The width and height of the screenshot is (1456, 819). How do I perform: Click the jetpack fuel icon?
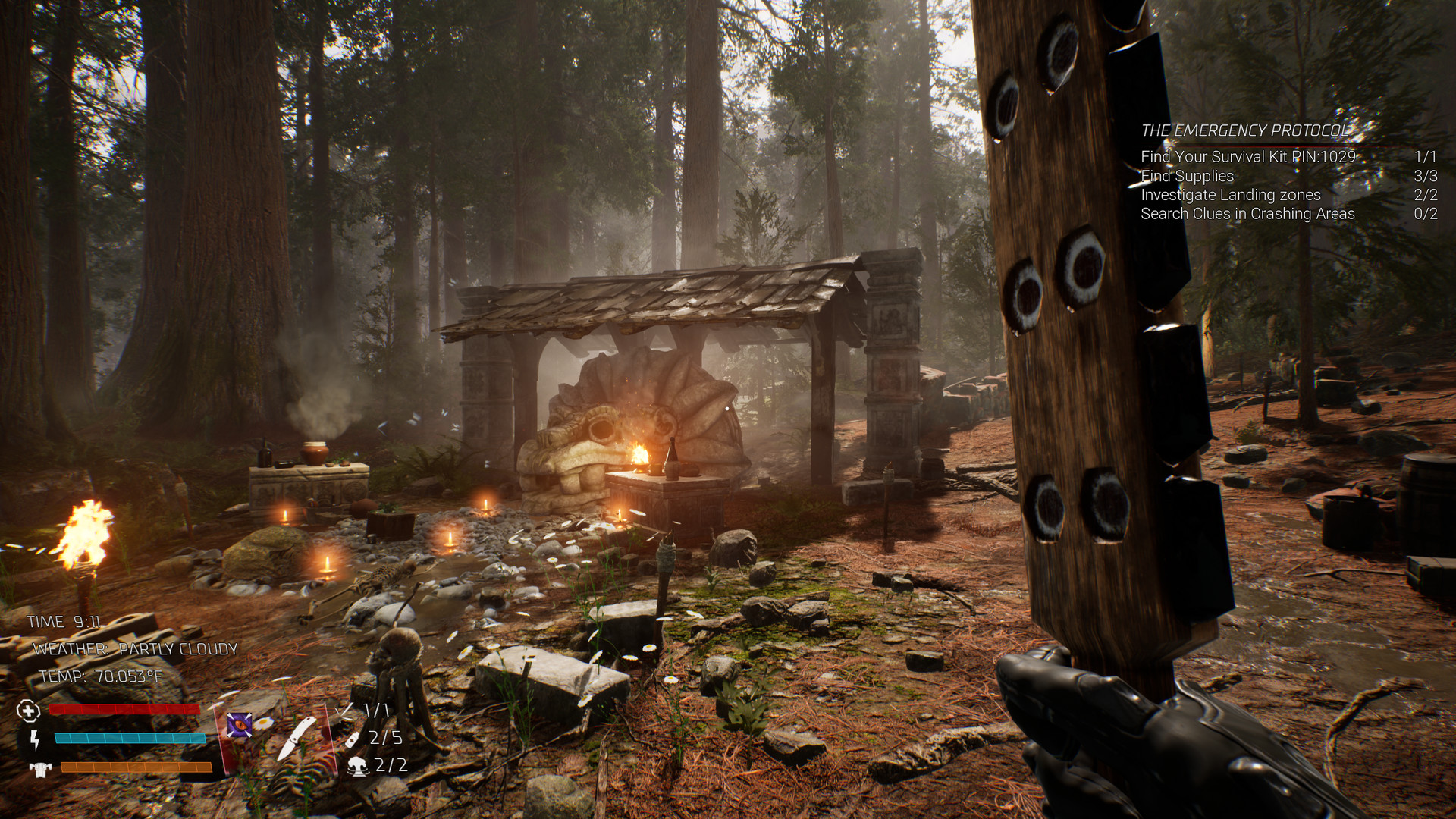click(39, 769)
